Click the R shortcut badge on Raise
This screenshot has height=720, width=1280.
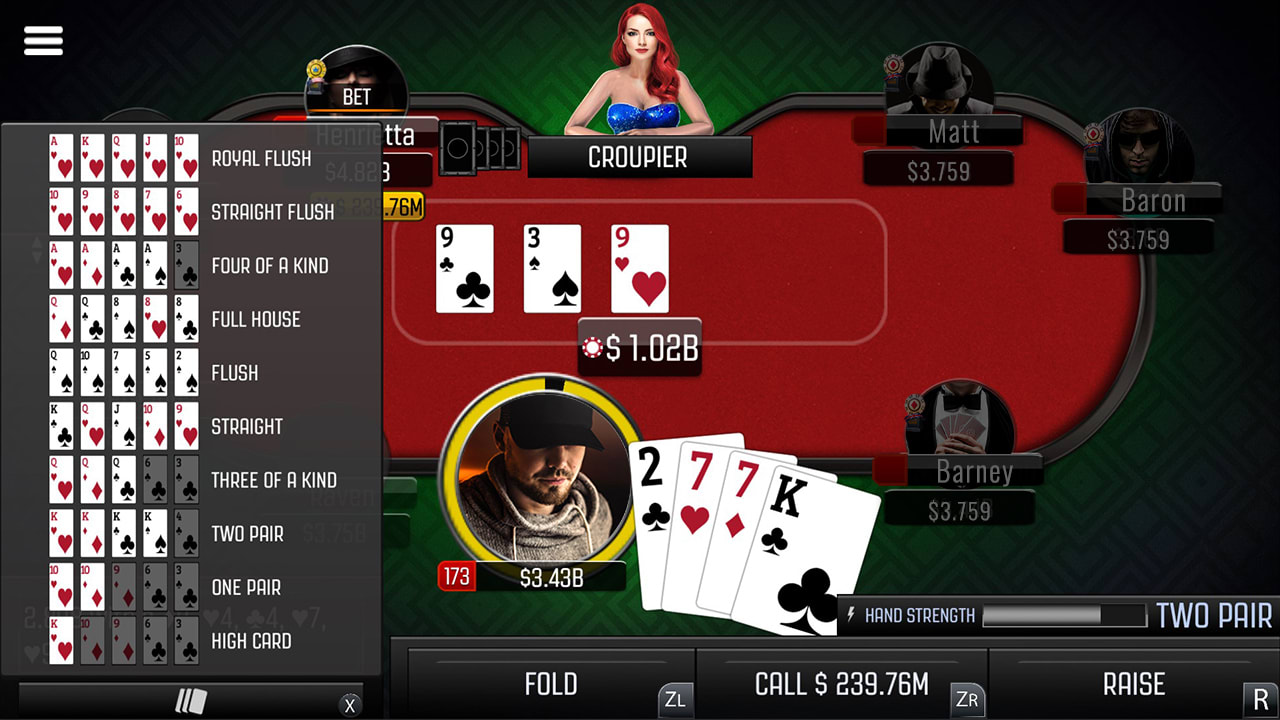[1258, 701]
